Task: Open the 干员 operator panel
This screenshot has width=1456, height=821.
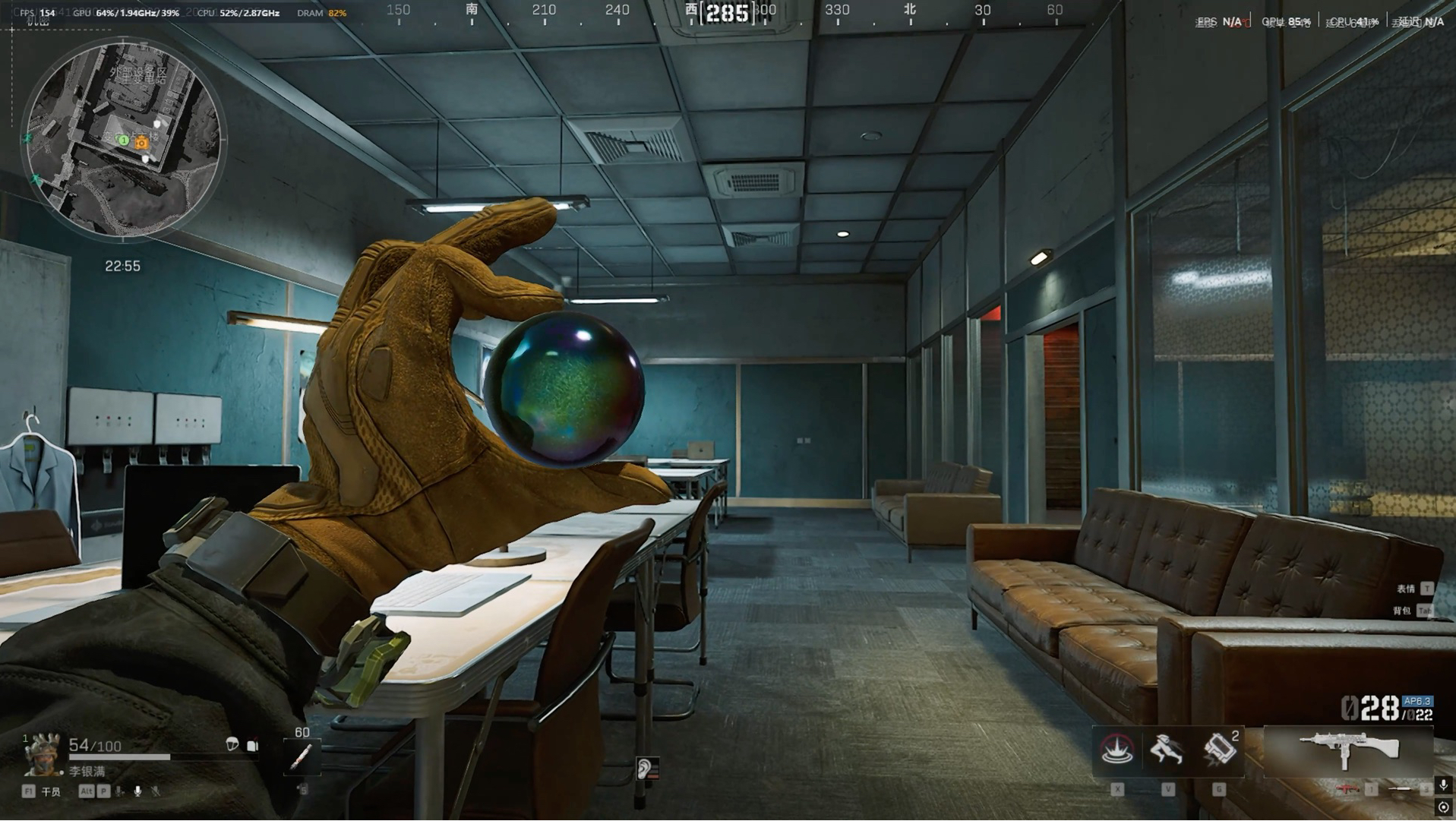Action: pyautogui.click(x=50, y=791)
